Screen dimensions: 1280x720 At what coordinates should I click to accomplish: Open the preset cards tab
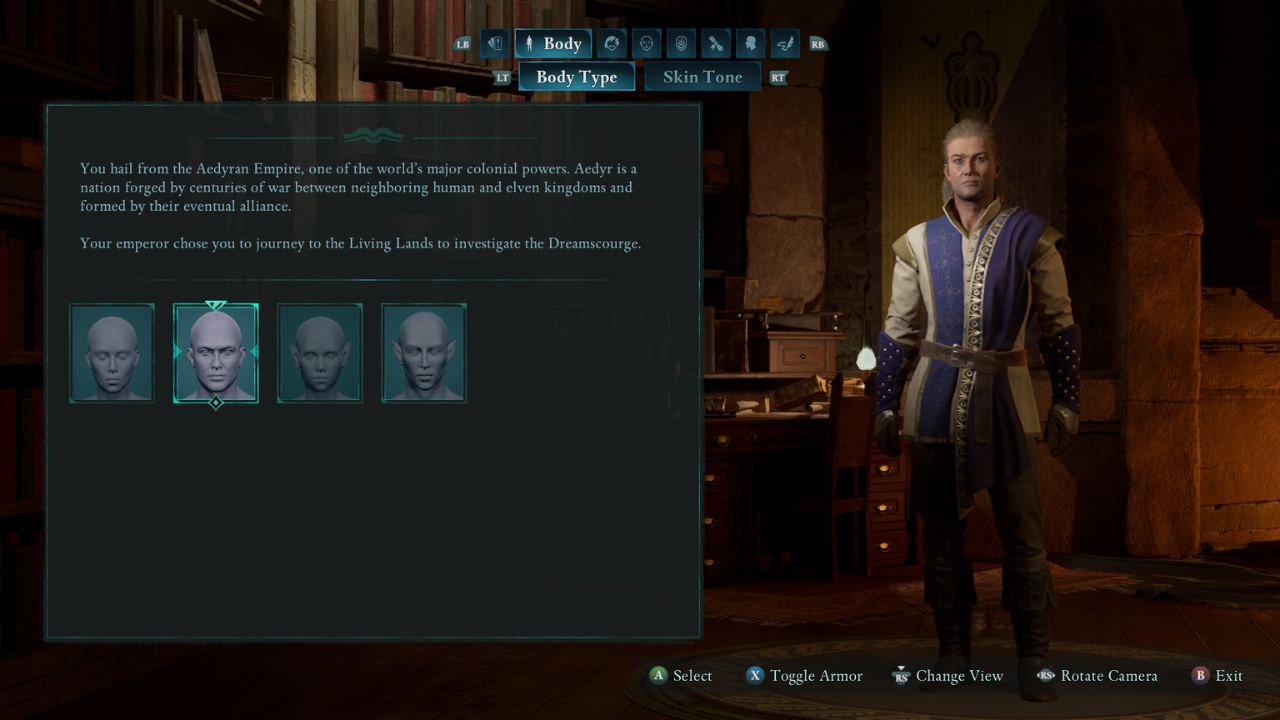(x=494, y=44)
